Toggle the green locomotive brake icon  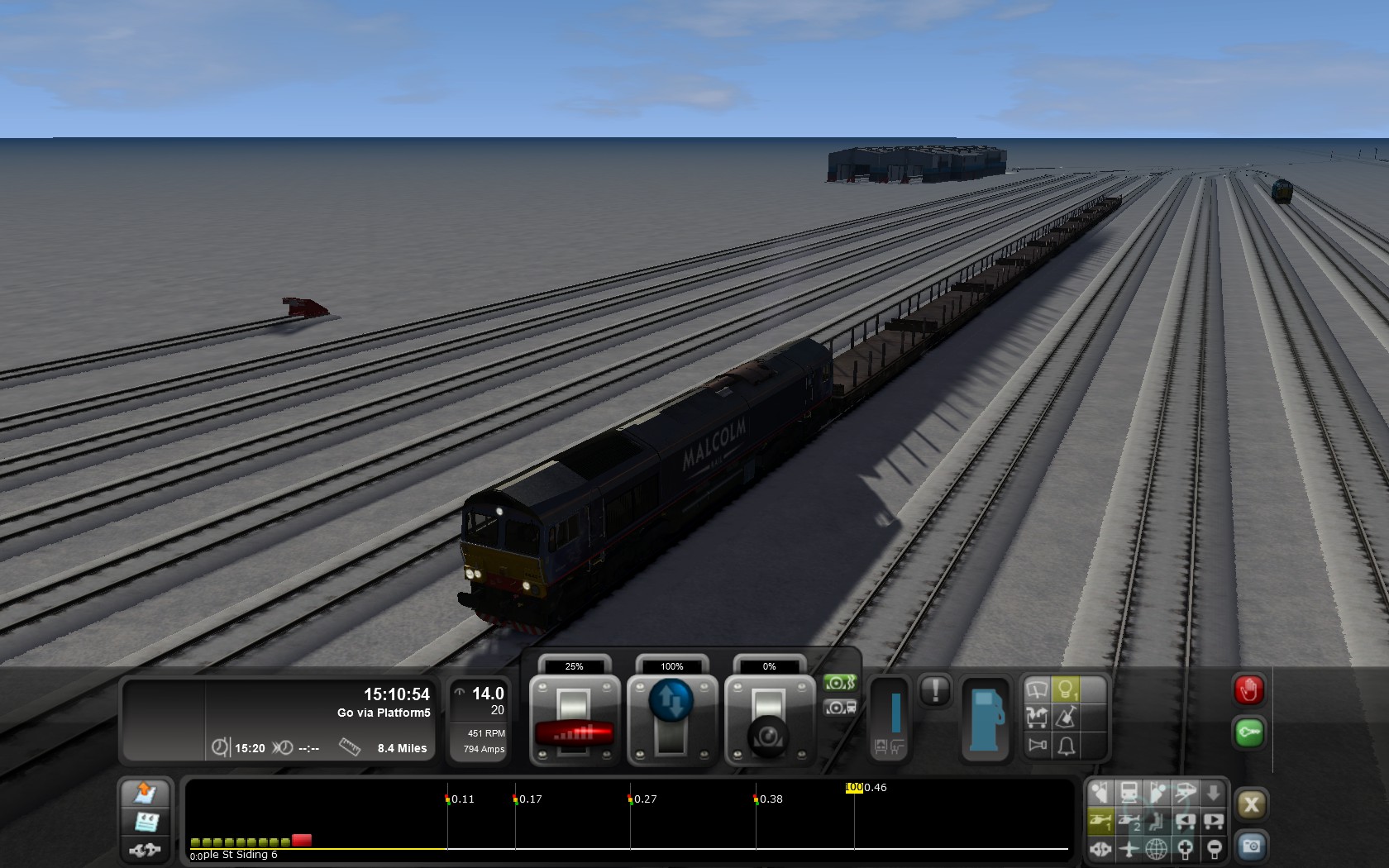tap(839, 683)
